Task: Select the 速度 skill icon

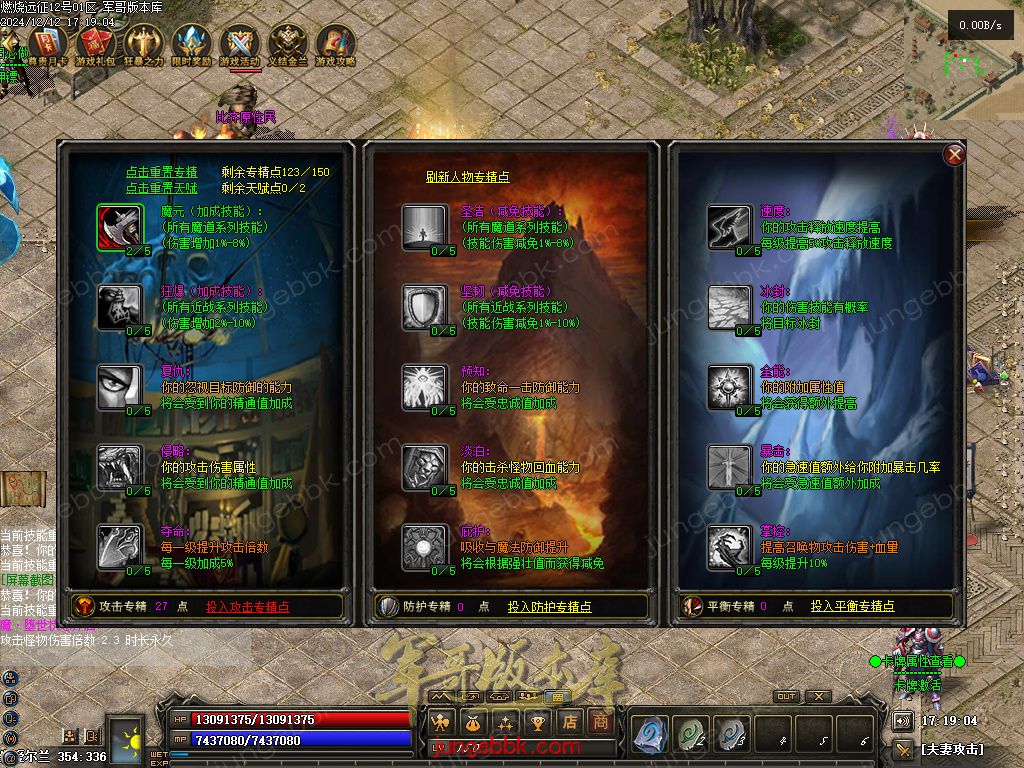Action: pos(729,227)
